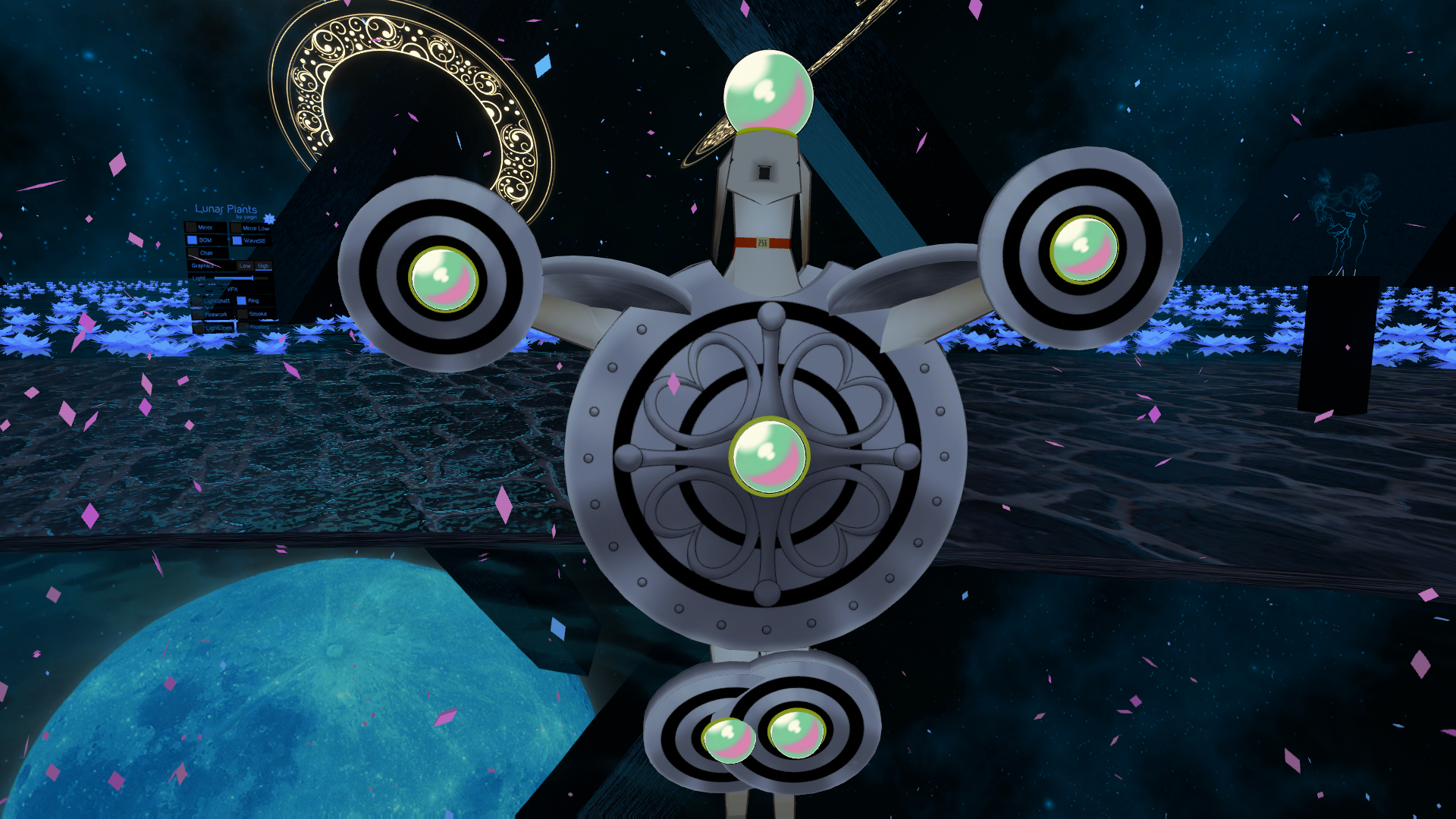Toggle the Mirror checkbox
Viewport: 1456px width, 819px height.
pyautogui.click(x=192, y=227)
